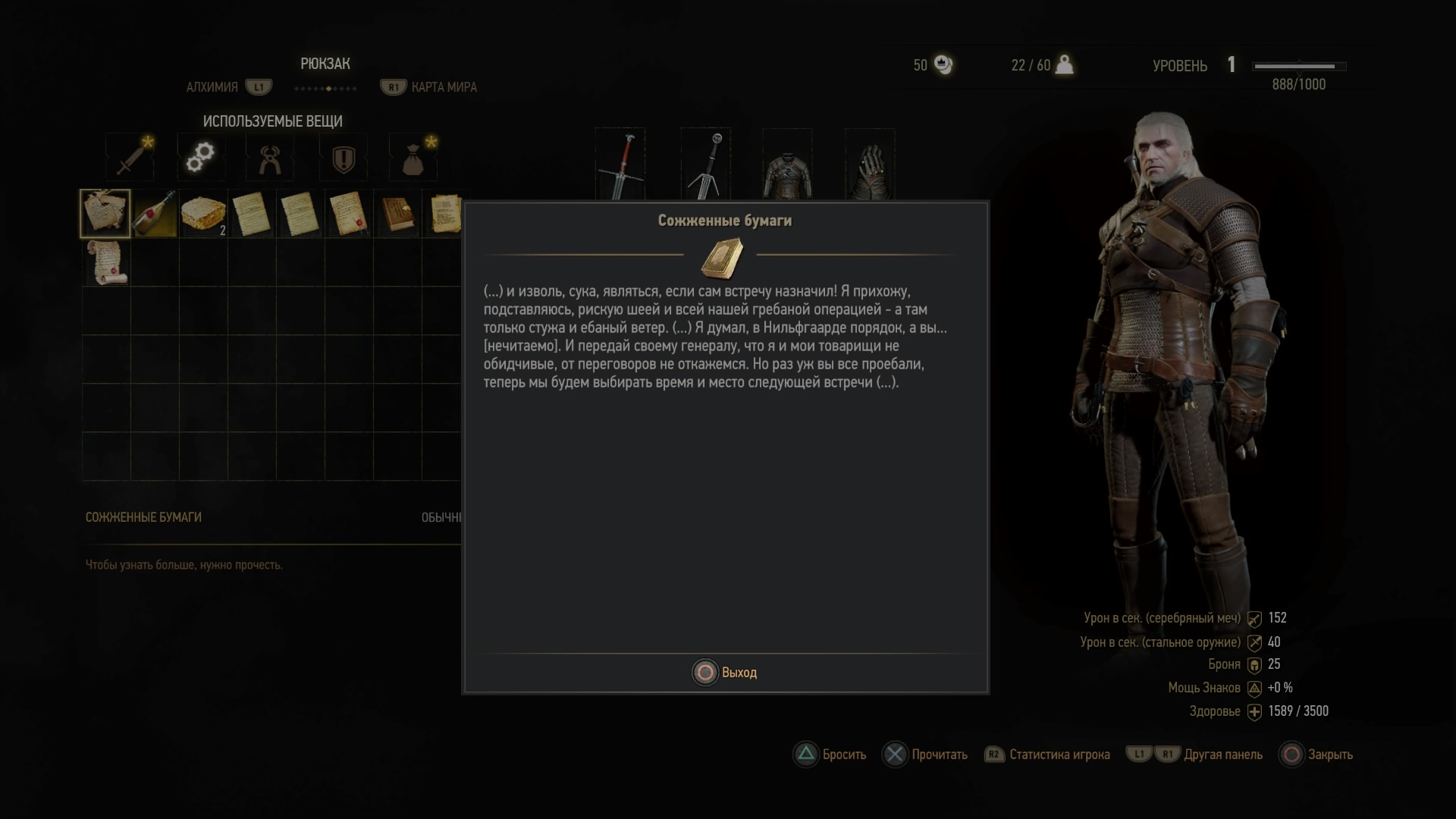Inspect the equipped gloves slot
Image resolution: width=1456 pixels, height=819 pixels.
(870, 167)
